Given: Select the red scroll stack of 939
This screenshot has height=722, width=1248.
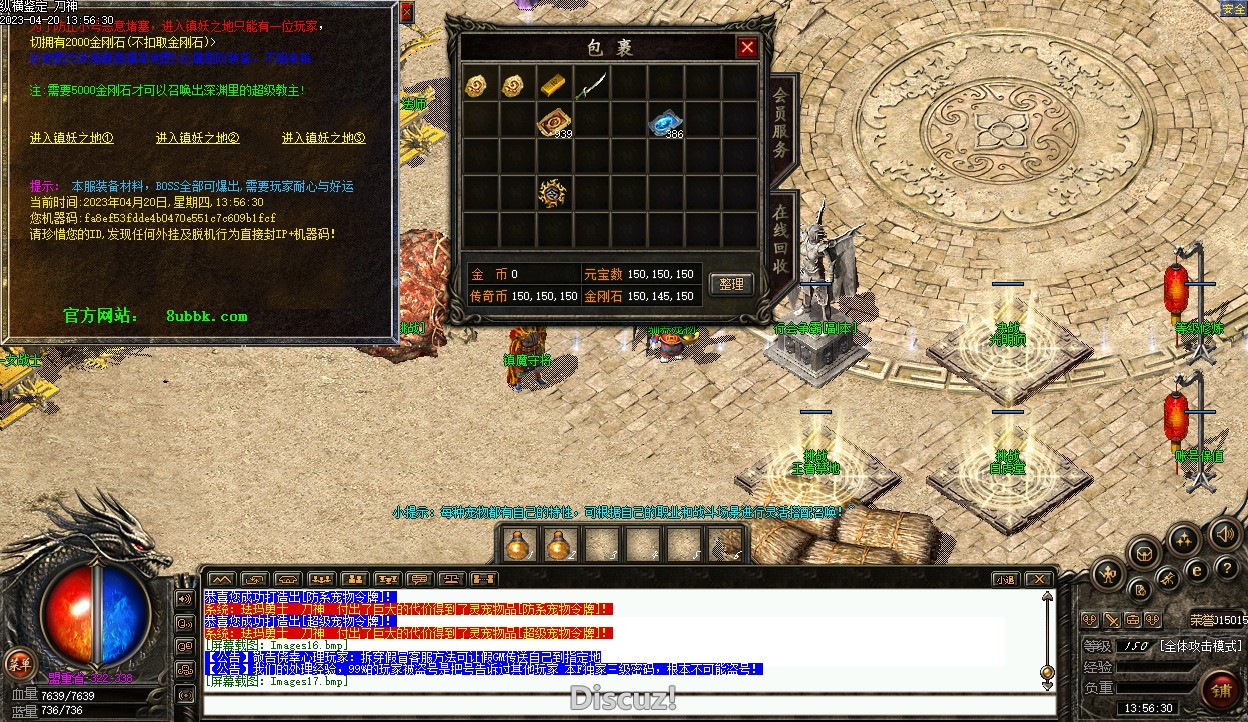Looking at the screenshot, I should click(x=552, y=121).
